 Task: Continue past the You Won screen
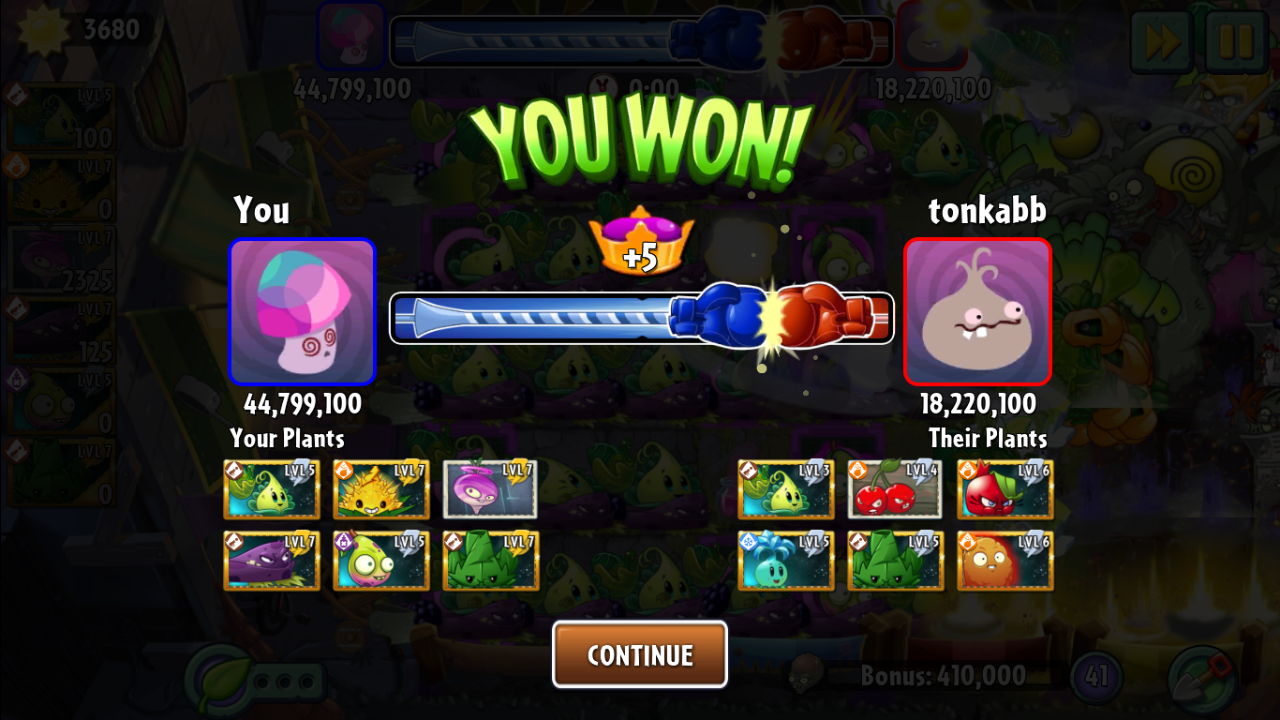point(640,655)
